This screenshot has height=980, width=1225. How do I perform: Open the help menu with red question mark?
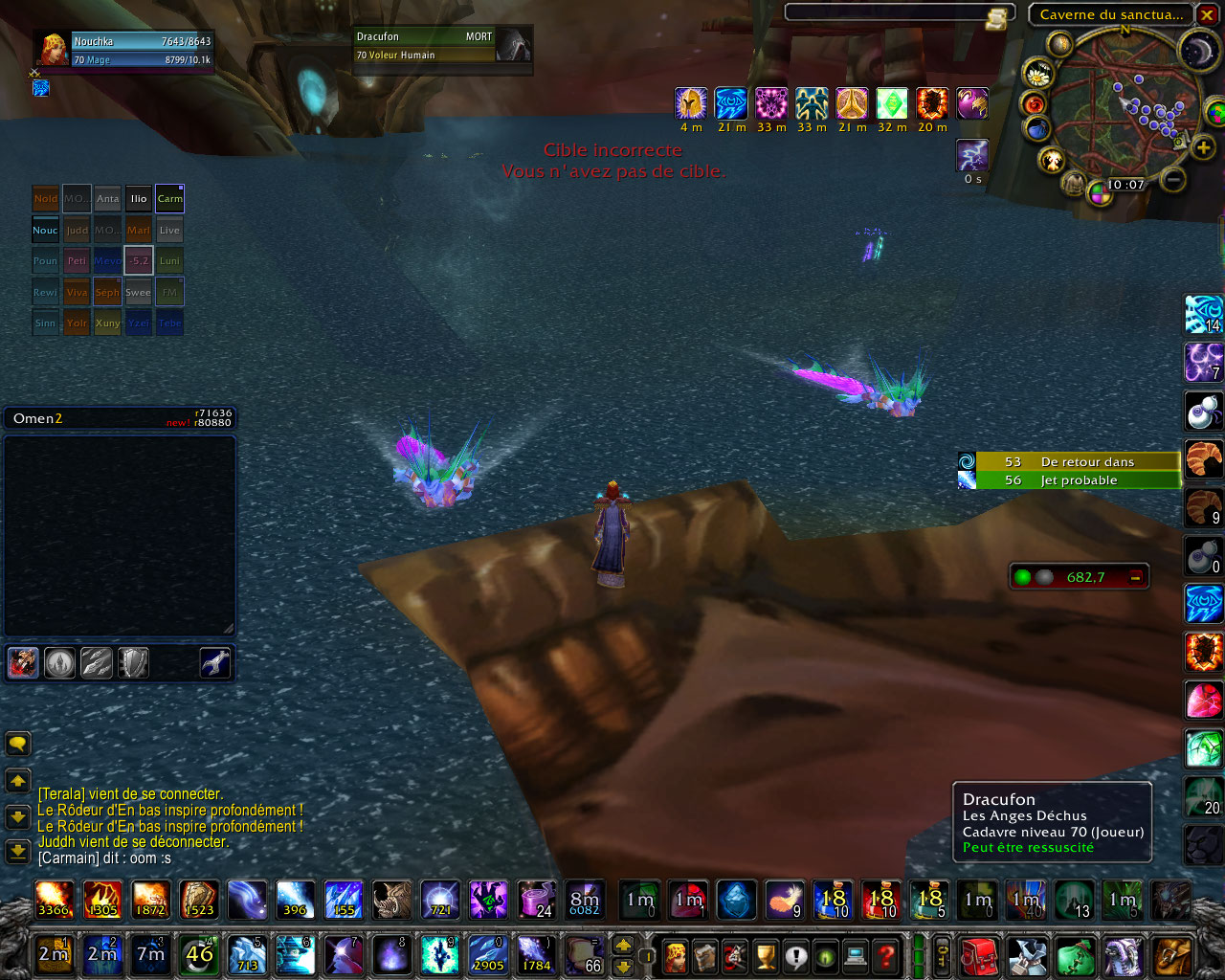pos(886,955)
